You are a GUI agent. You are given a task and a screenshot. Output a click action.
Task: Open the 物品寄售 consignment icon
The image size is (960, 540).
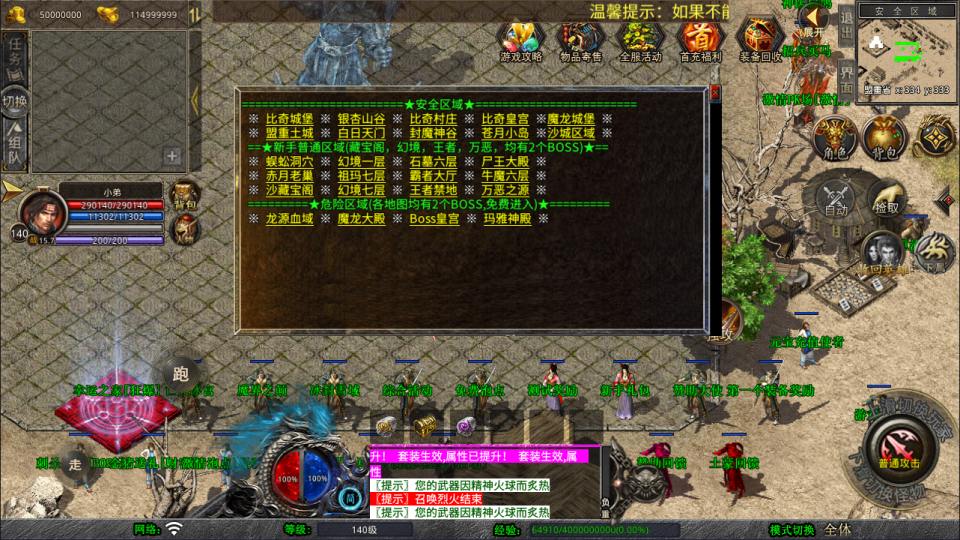(x=580, y=38)
